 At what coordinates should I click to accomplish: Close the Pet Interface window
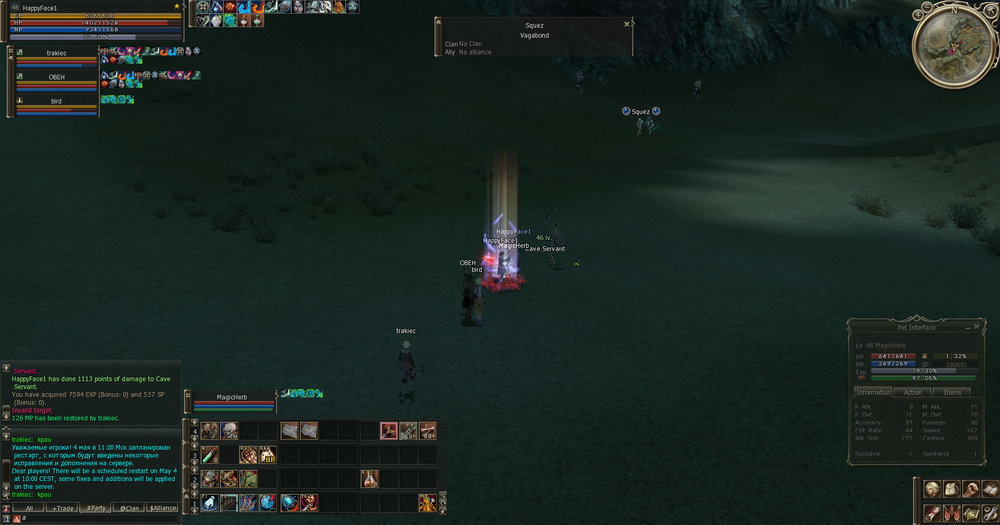(977, 327)
